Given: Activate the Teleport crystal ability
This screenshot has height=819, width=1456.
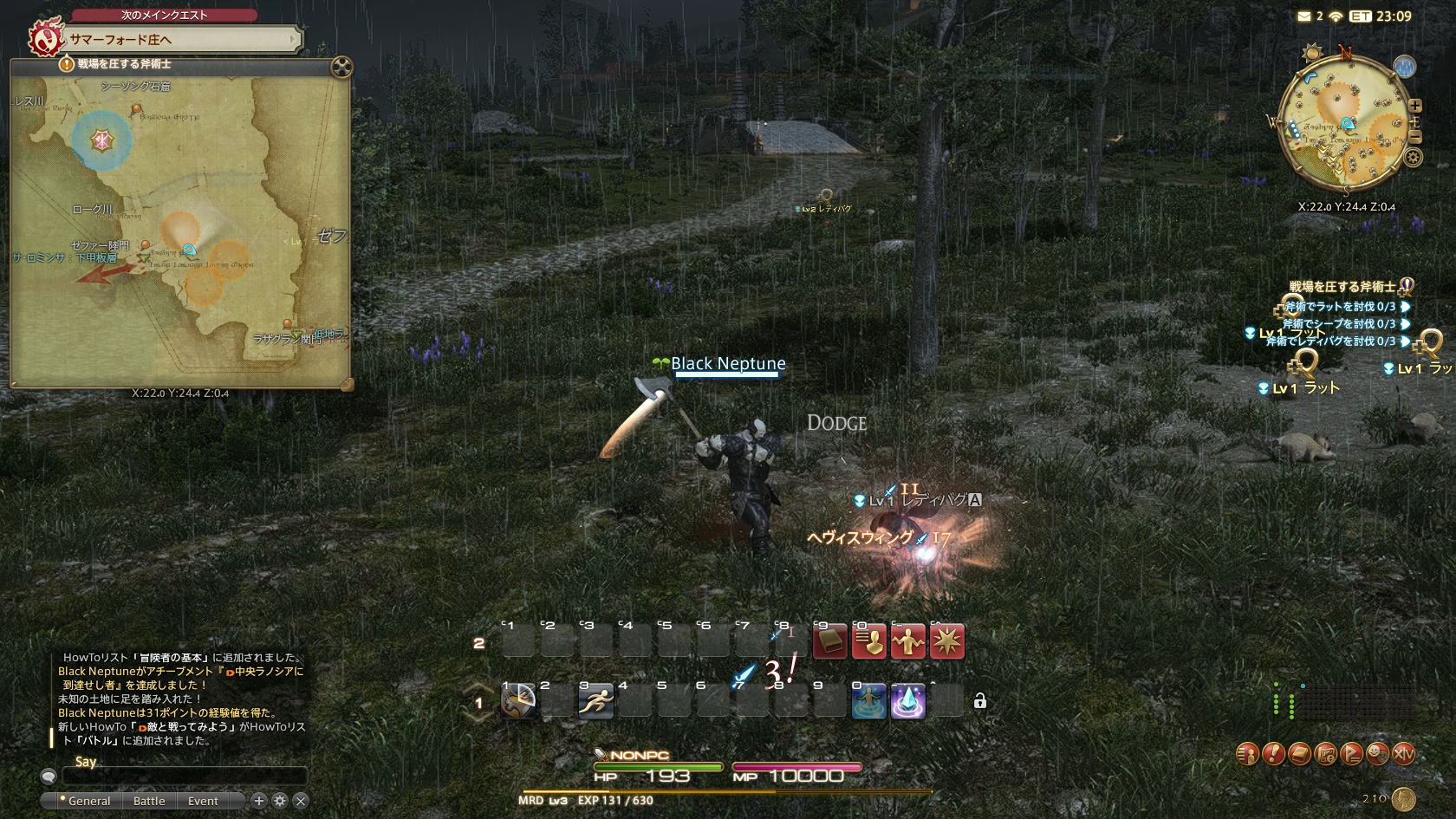Looking at the screenshot, I should coord(907,701).
